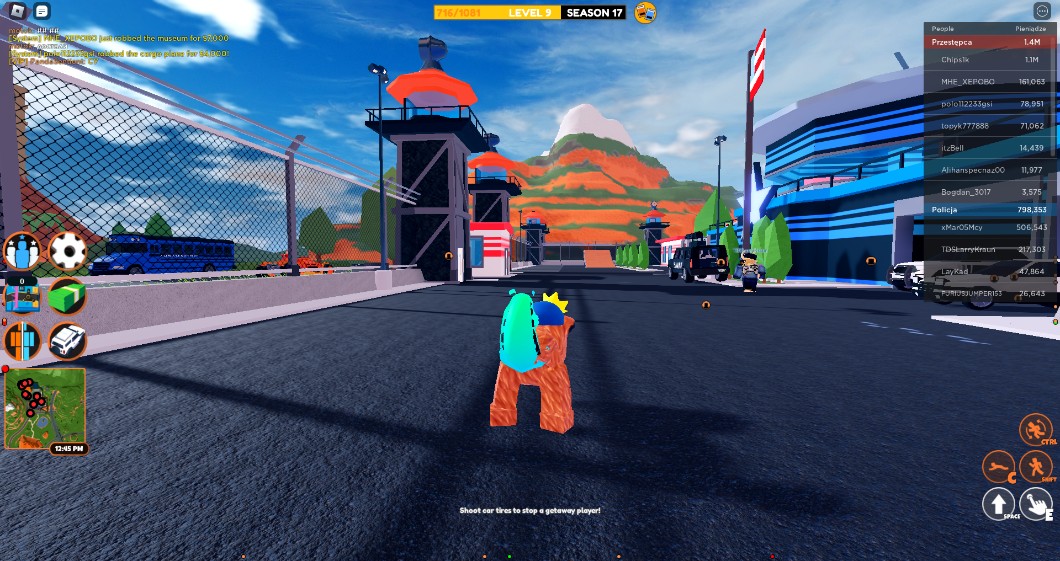
Task: Open the orange and blue bars icon
Action: pyautogui.click(x=22, y=341)
